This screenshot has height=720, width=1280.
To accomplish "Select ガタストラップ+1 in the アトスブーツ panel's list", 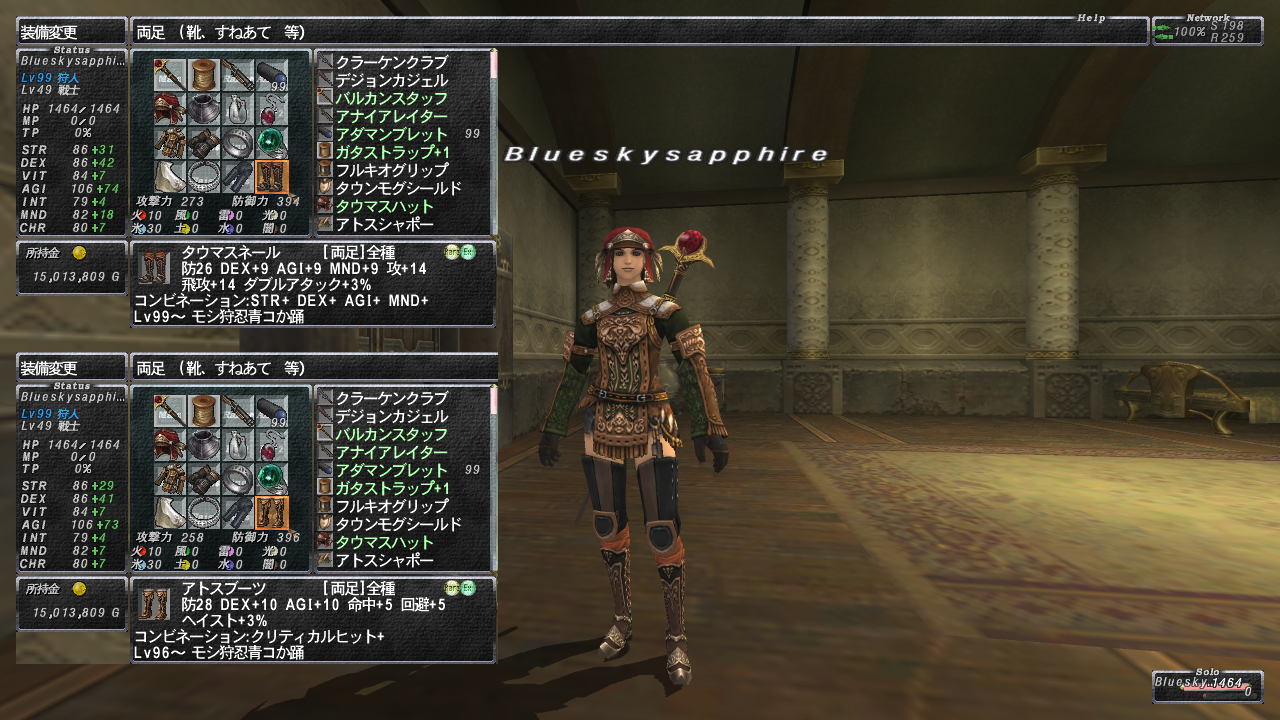I will pos(391,488).
